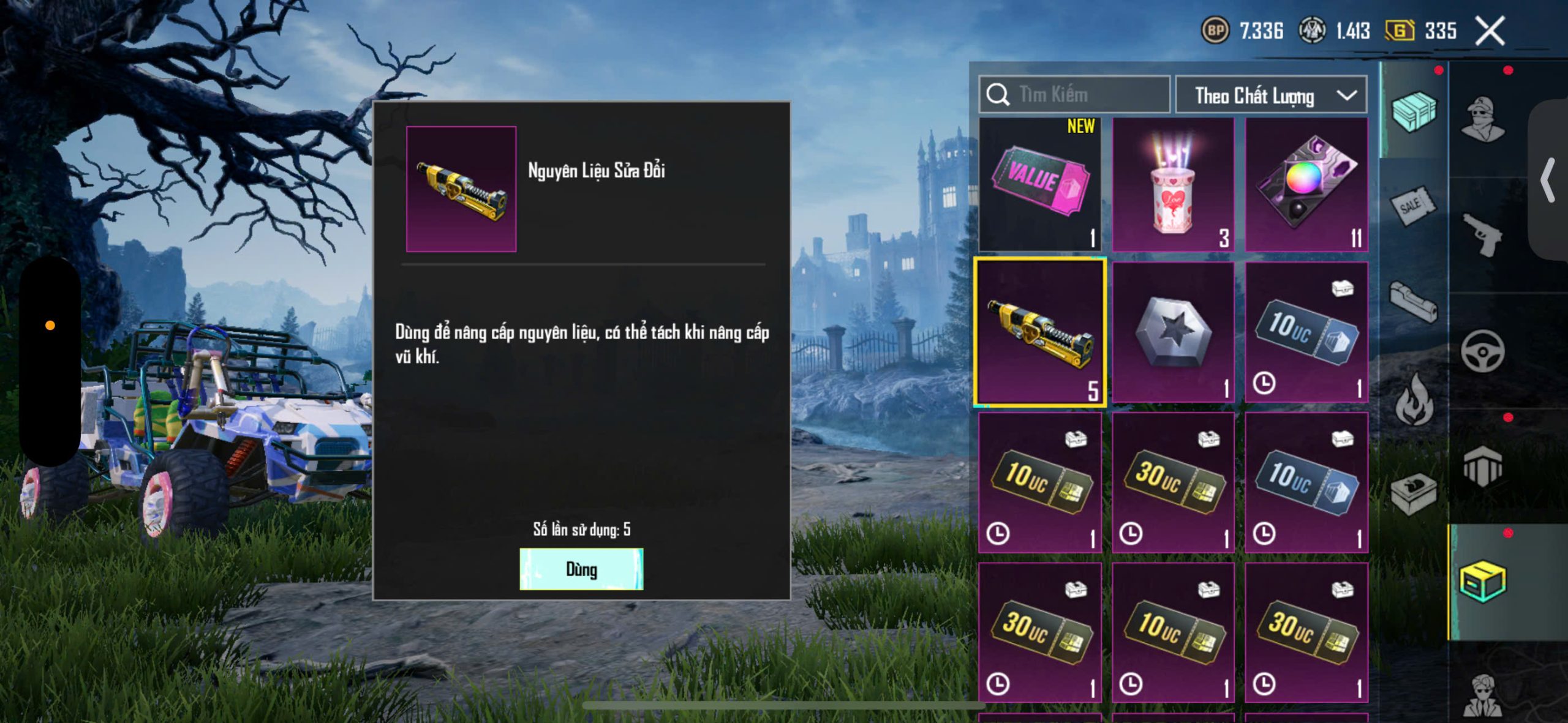The image size is (1568, 723).
Task: Close the inventory screen
Action: click(x=1490, y=31)
